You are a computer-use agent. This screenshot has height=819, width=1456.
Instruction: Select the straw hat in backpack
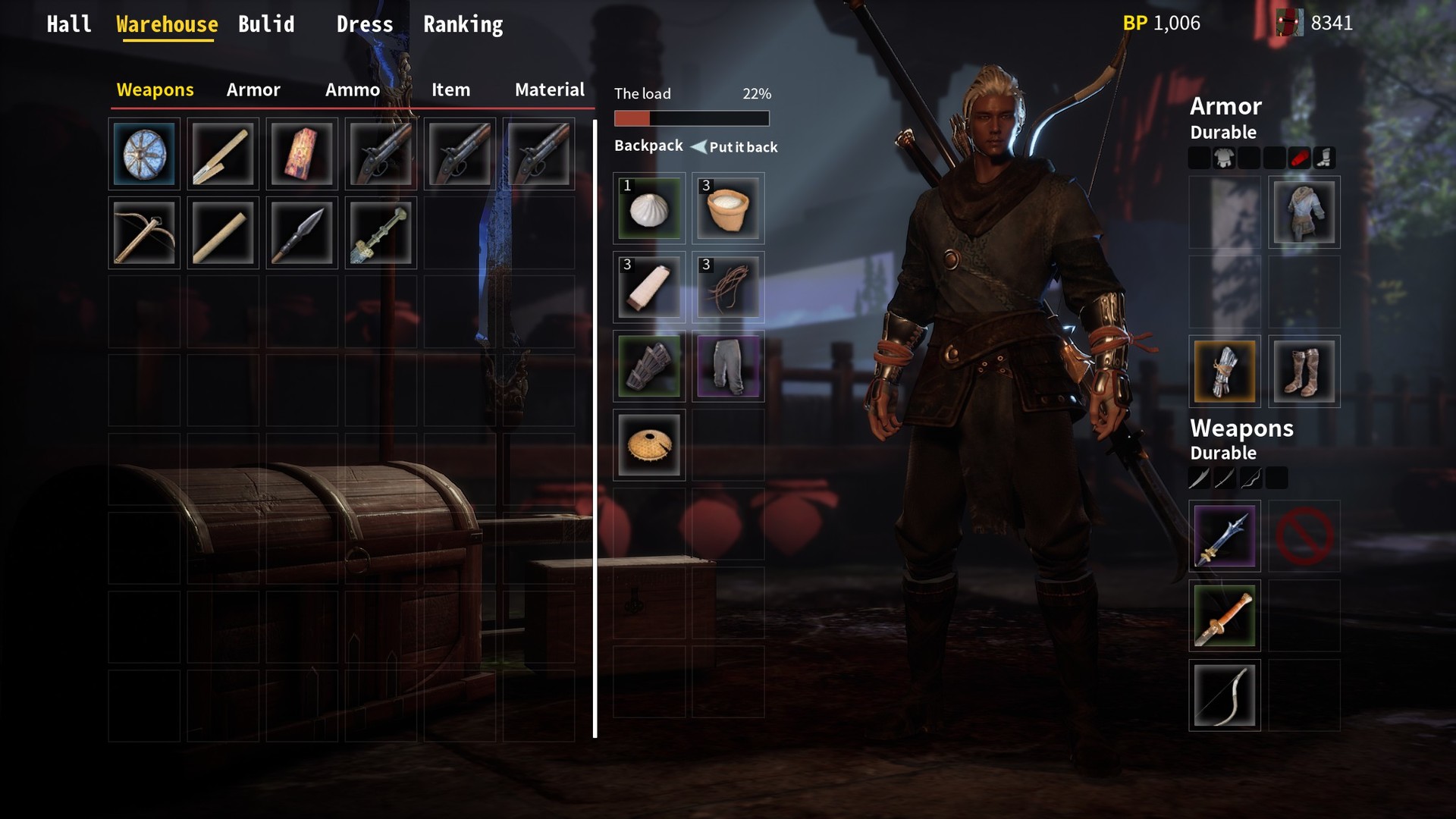point(649,445)
